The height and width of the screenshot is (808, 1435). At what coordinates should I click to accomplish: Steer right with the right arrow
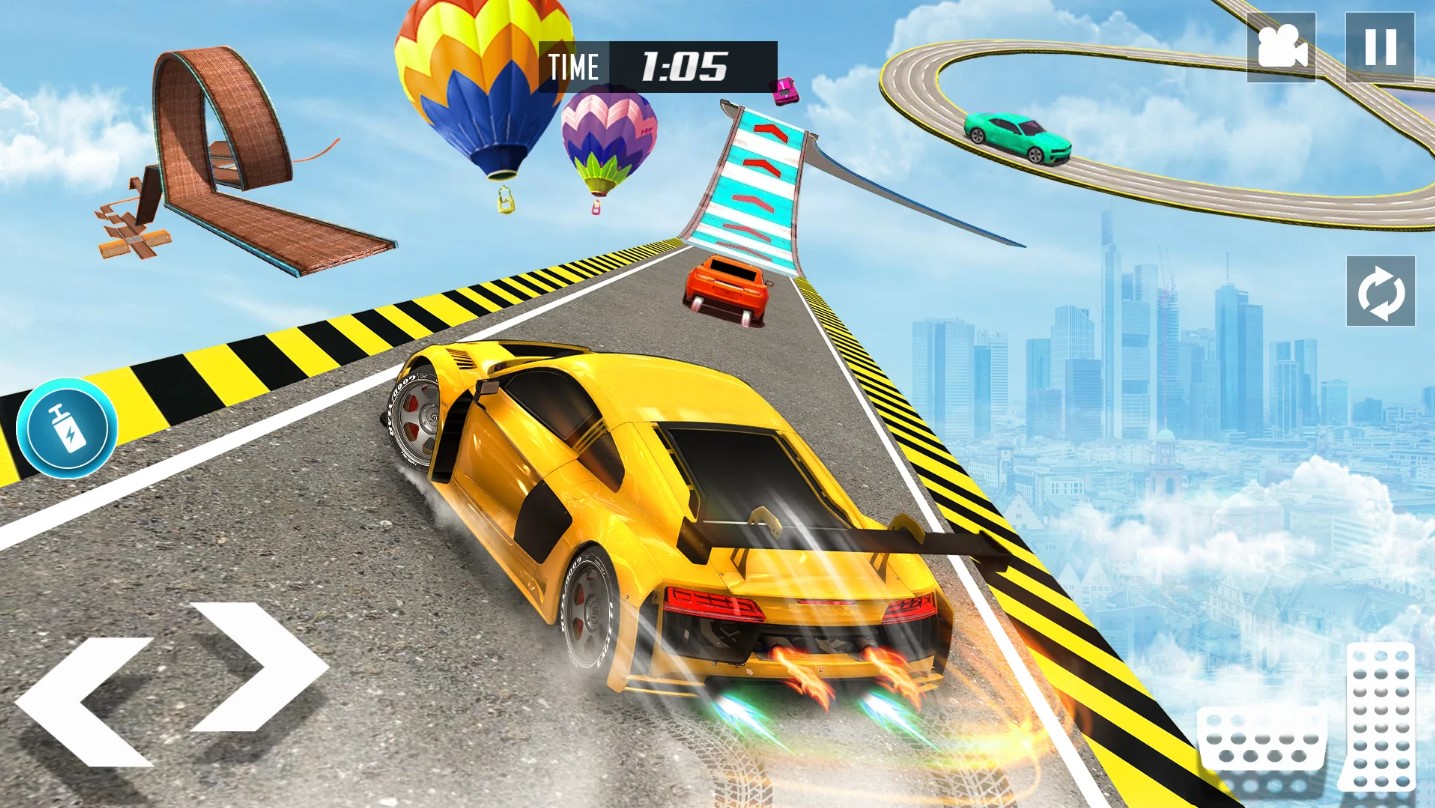tap(261, 666)
